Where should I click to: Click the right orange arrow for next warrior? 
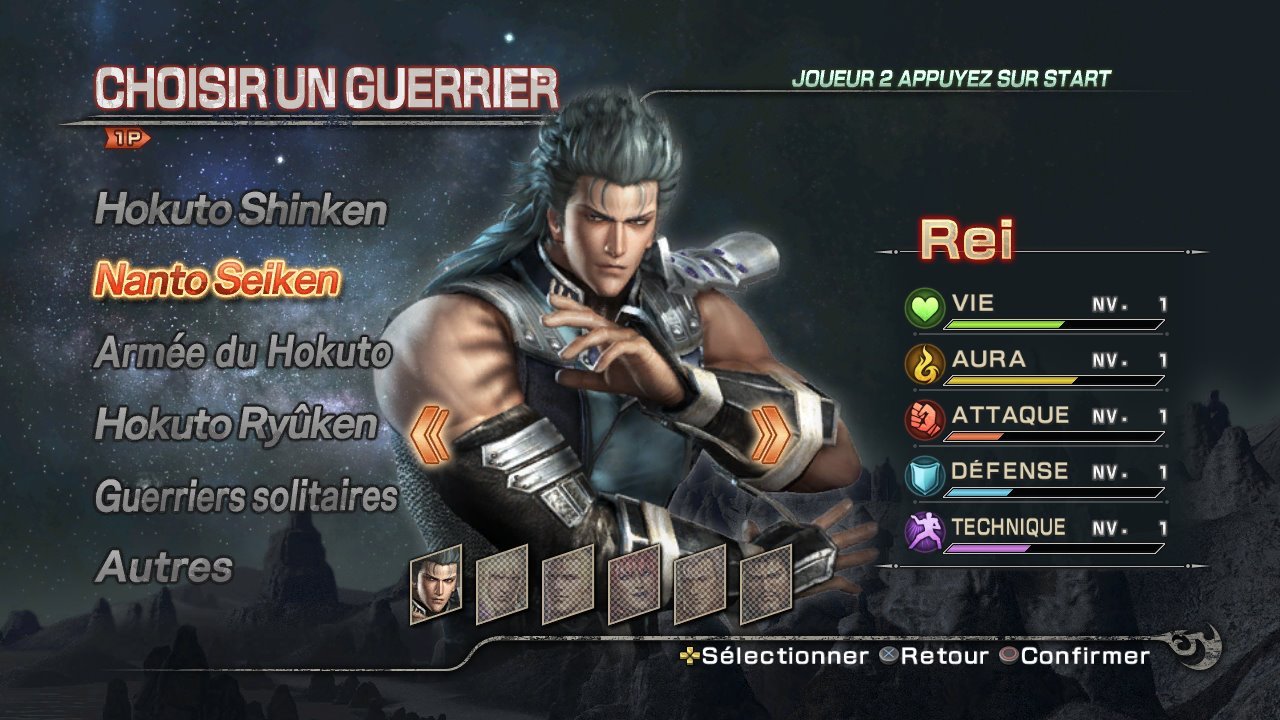[771, 435]
